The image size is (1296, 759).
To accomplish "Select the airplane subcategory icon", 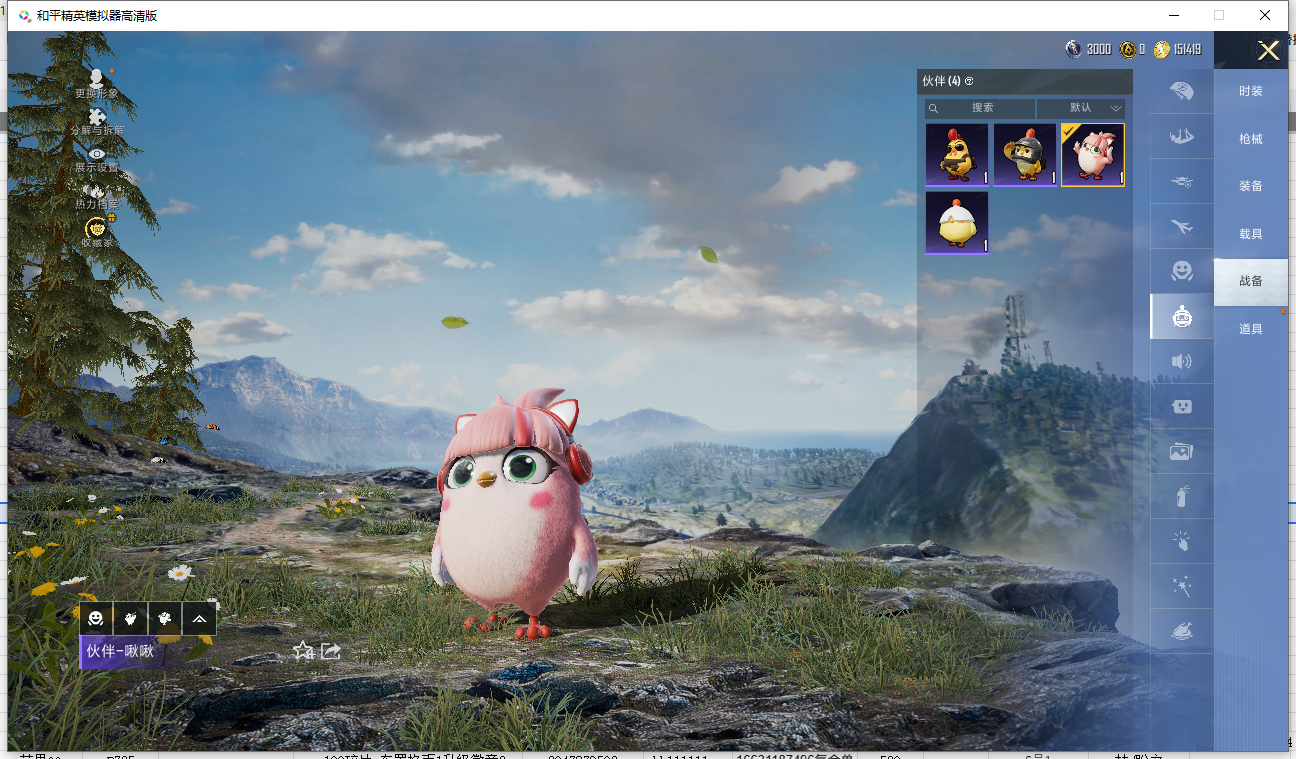I will (1182, 227).
